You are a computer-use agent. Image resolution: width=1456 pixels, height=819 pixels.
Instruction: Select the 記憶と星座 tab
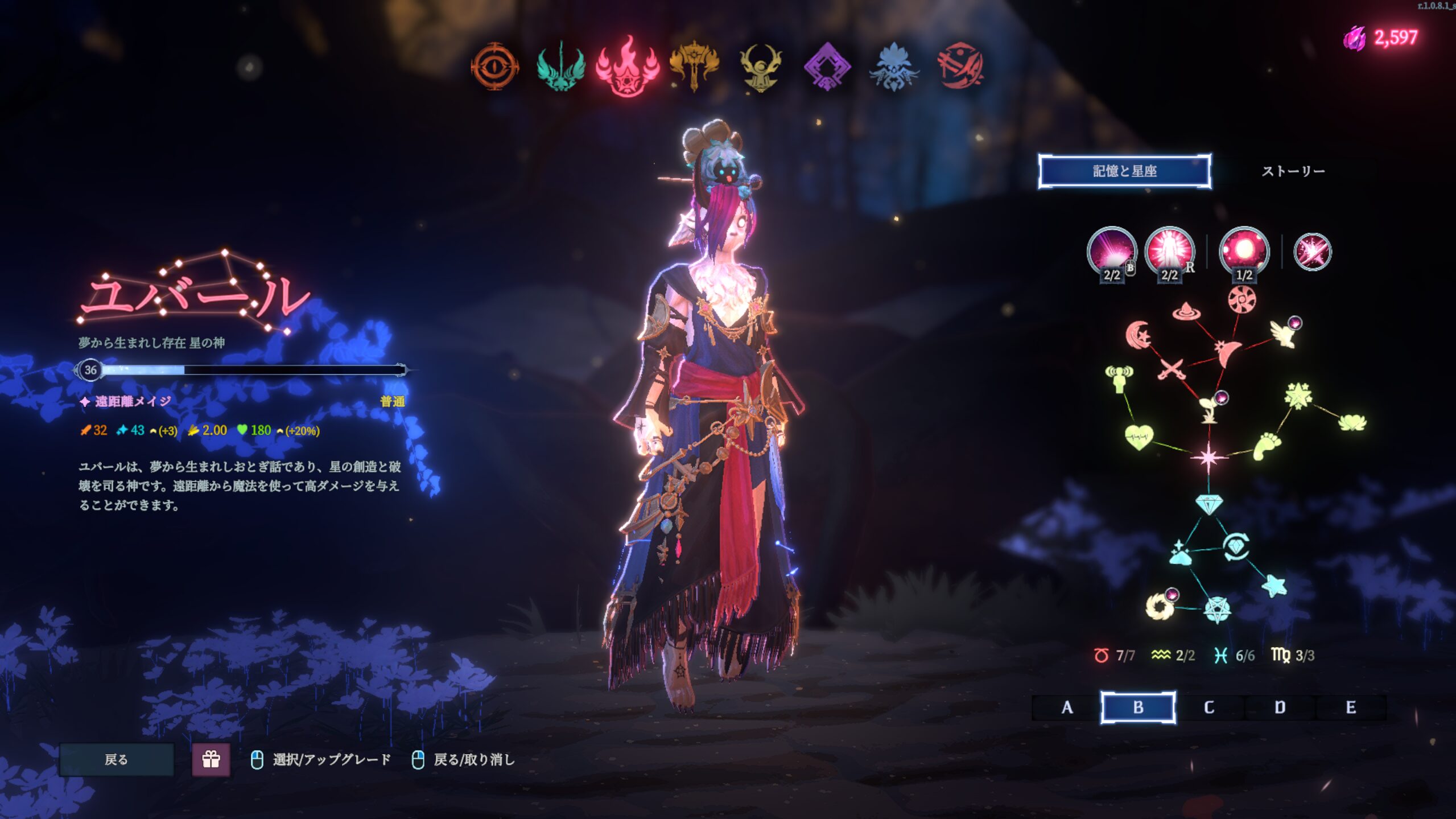(1124, 171)
